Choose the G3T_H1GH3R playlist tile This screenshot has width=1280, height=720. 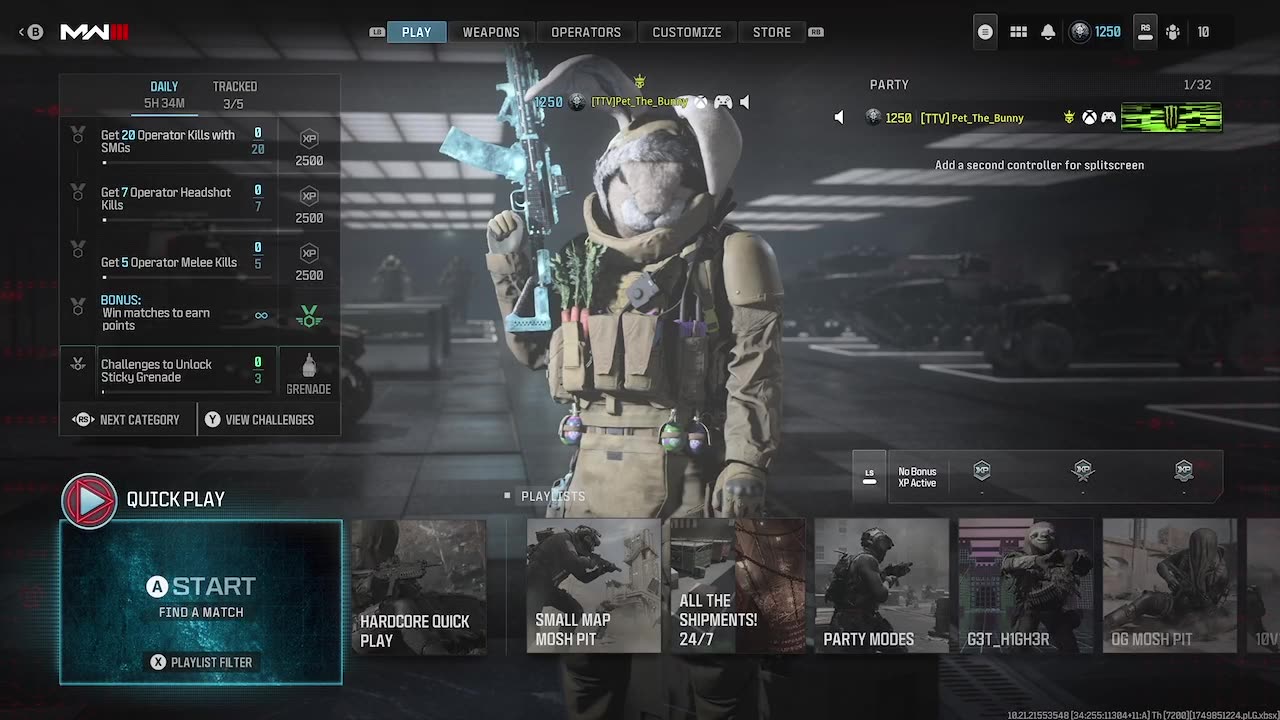(x=1025, y=587)
